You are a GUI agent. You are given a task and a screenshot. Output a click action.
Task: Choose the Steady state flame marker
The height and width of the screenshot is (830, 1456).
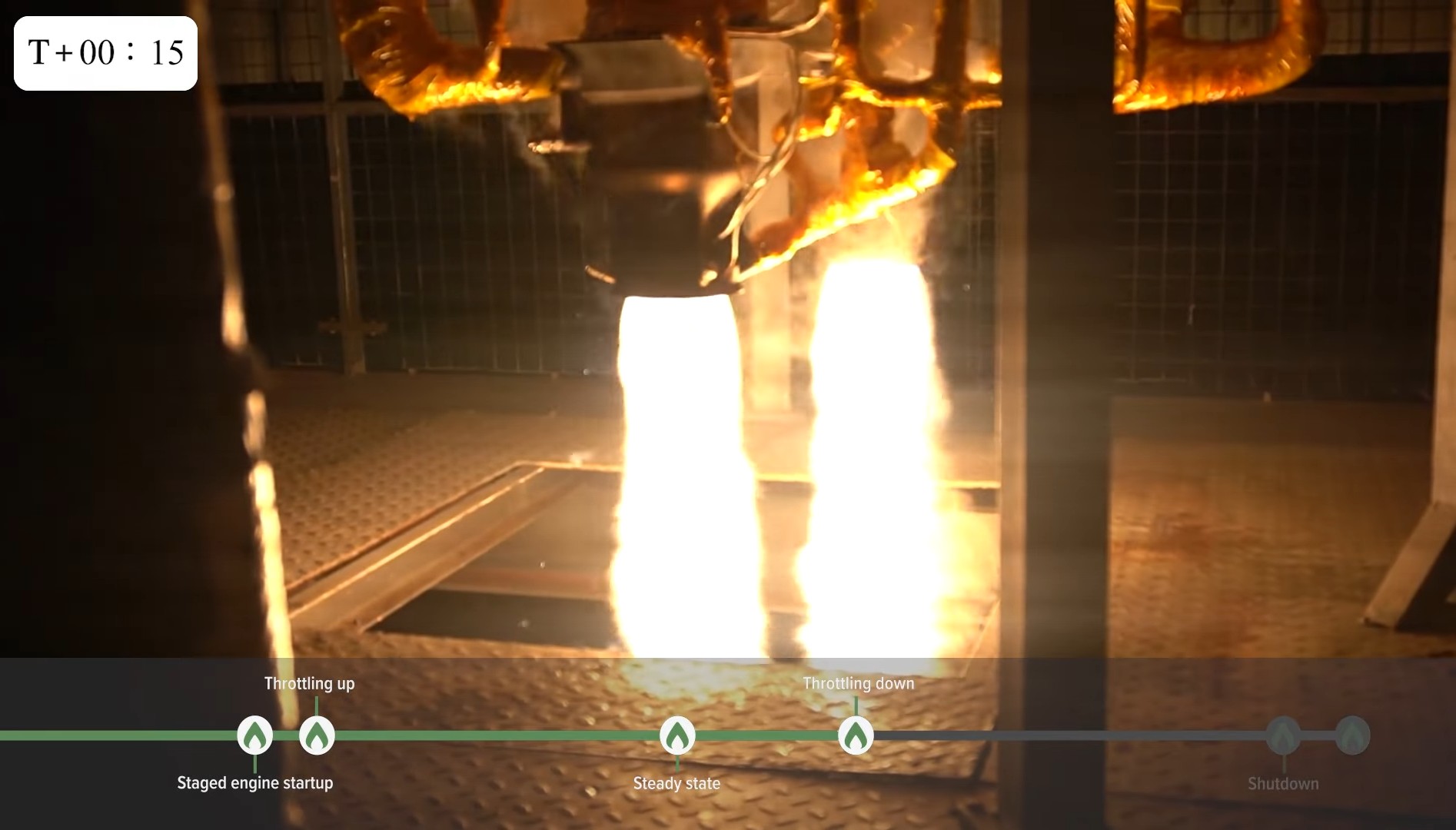[x=677, y=735]
